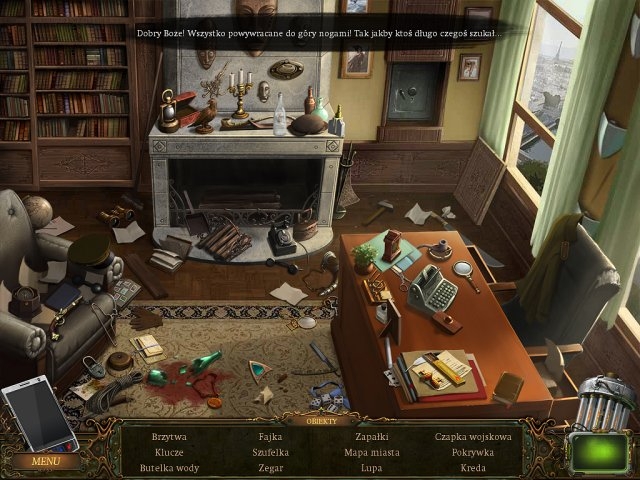This screenshot has width=640, height=480.
Task: Select Fajka in the object list
Action: [x=270, y=437]
